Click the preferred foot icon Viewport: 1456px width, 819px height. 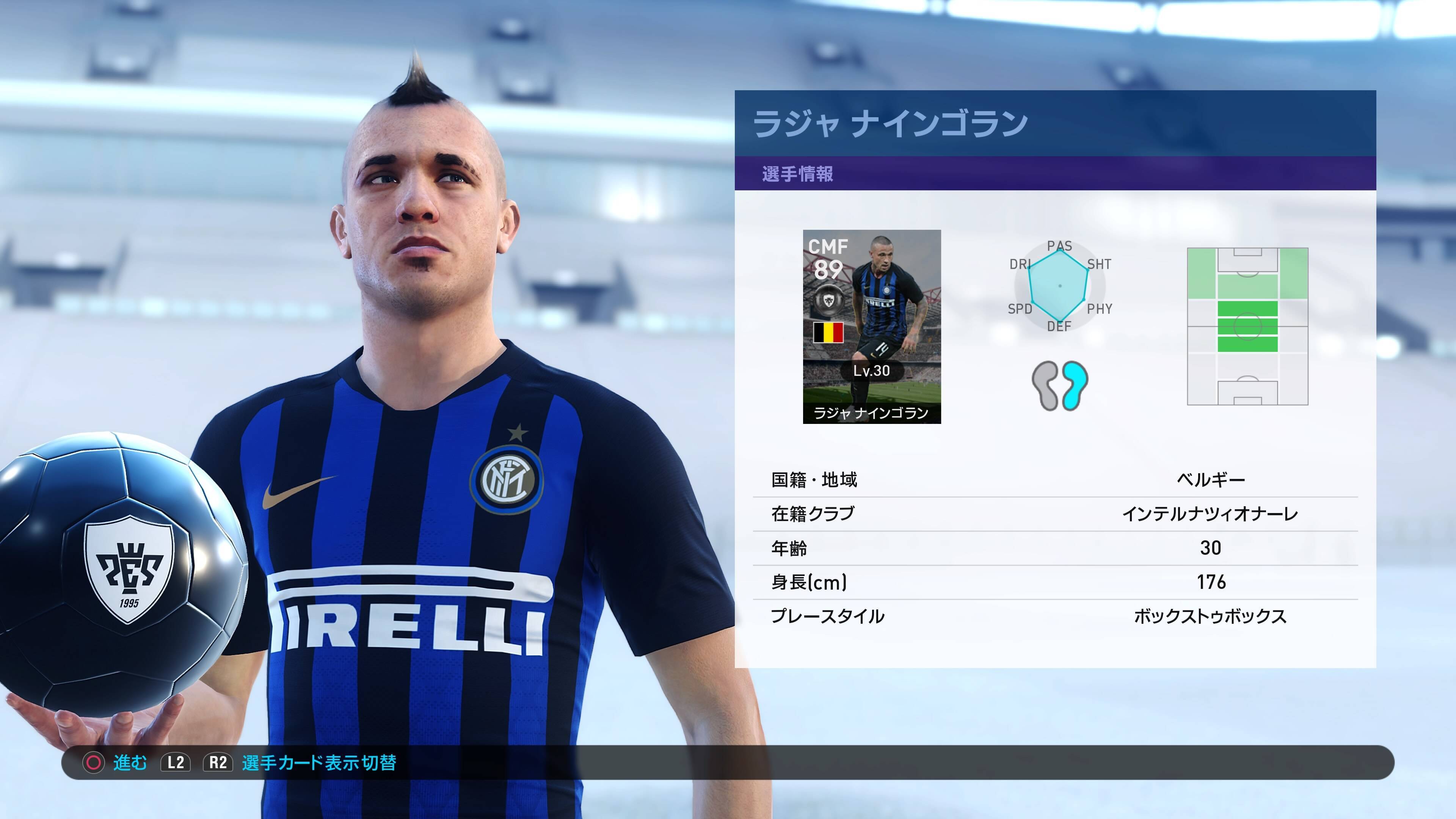(1060, 386)
